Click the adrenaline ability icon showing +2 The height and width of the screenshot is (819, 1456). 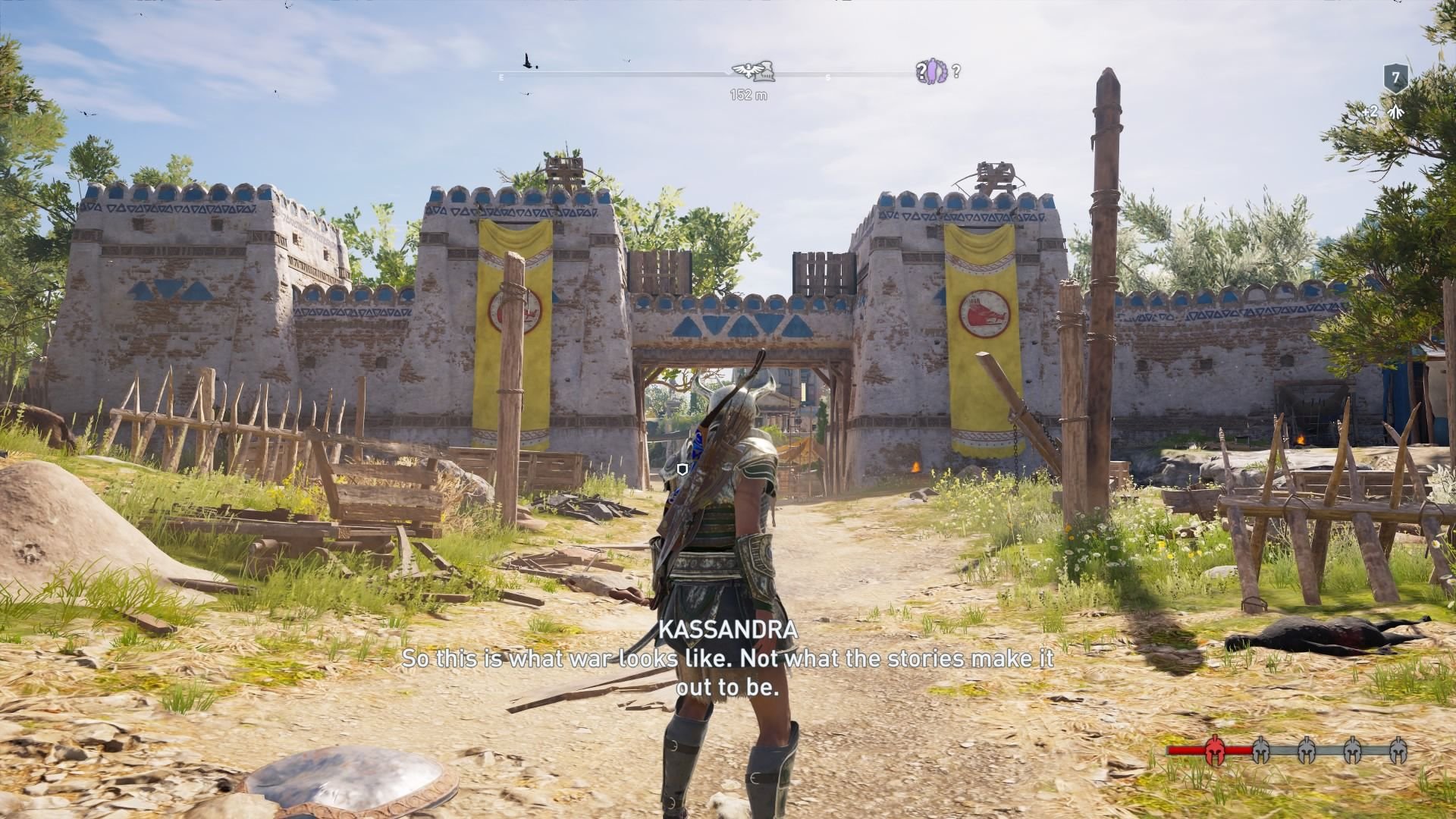pos(1394,111)
